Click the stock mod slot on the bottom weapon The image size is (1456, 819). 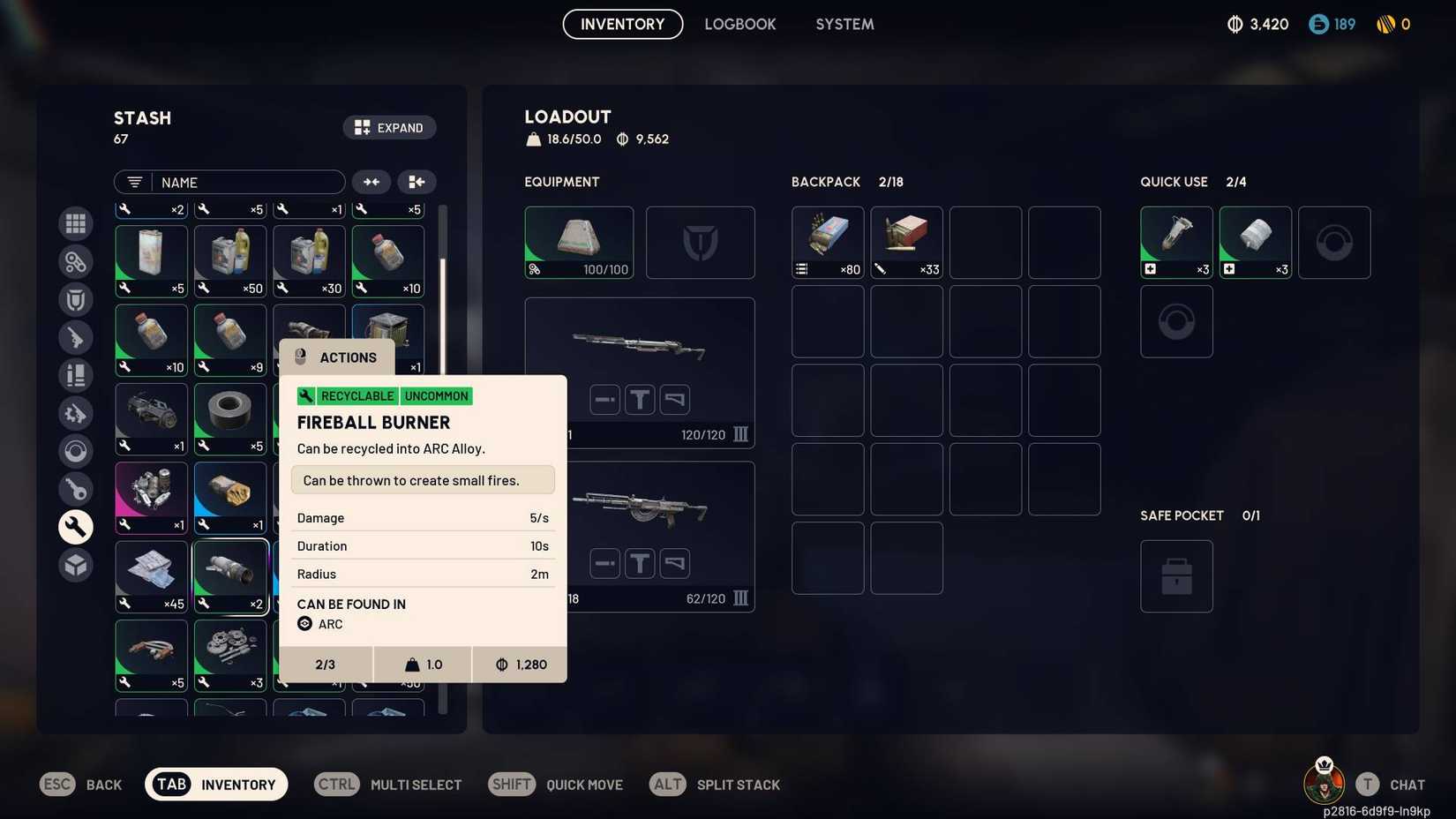pos(675,562)
